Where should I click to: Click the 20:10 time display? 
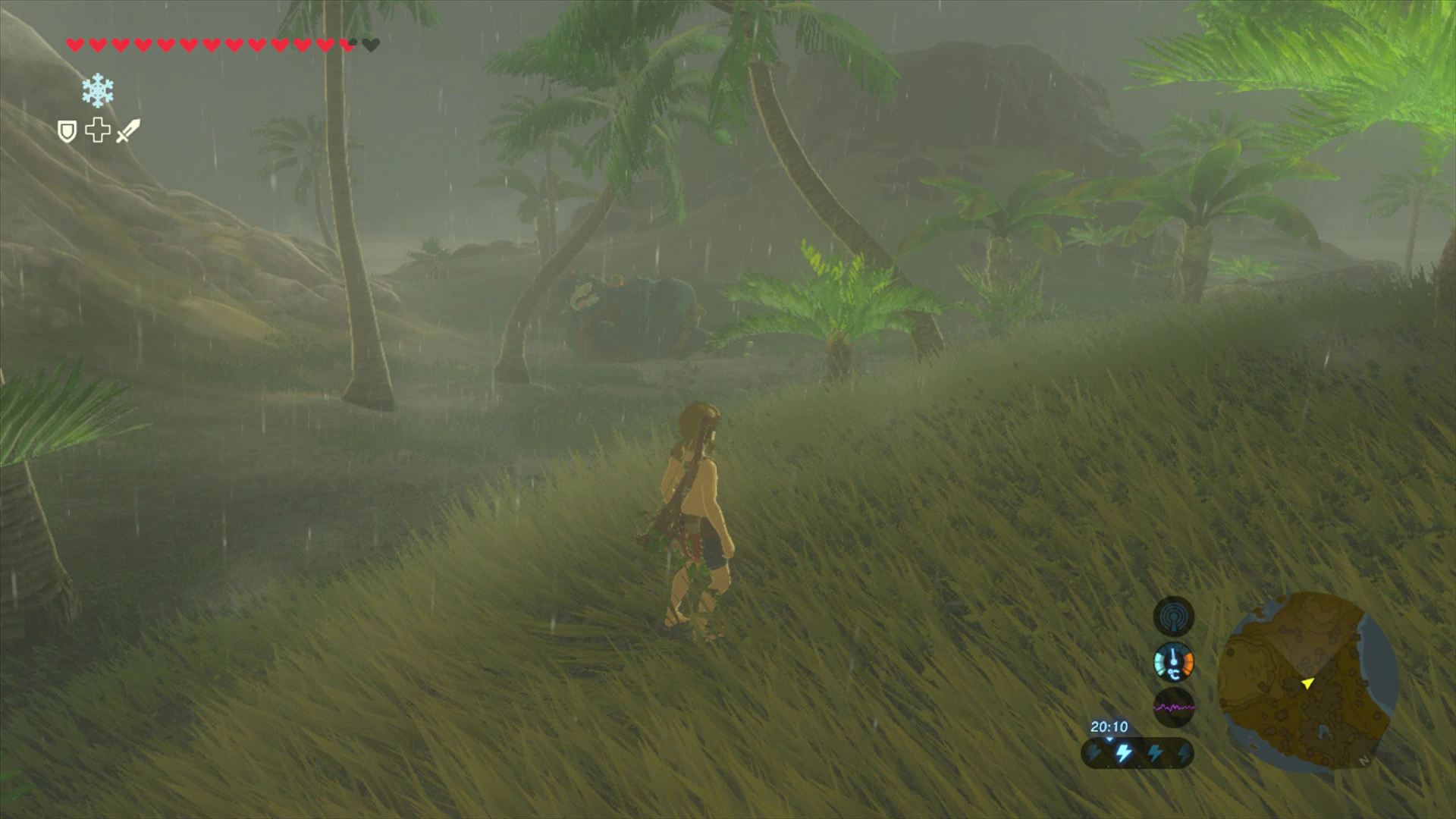(x=1109, y=727)
